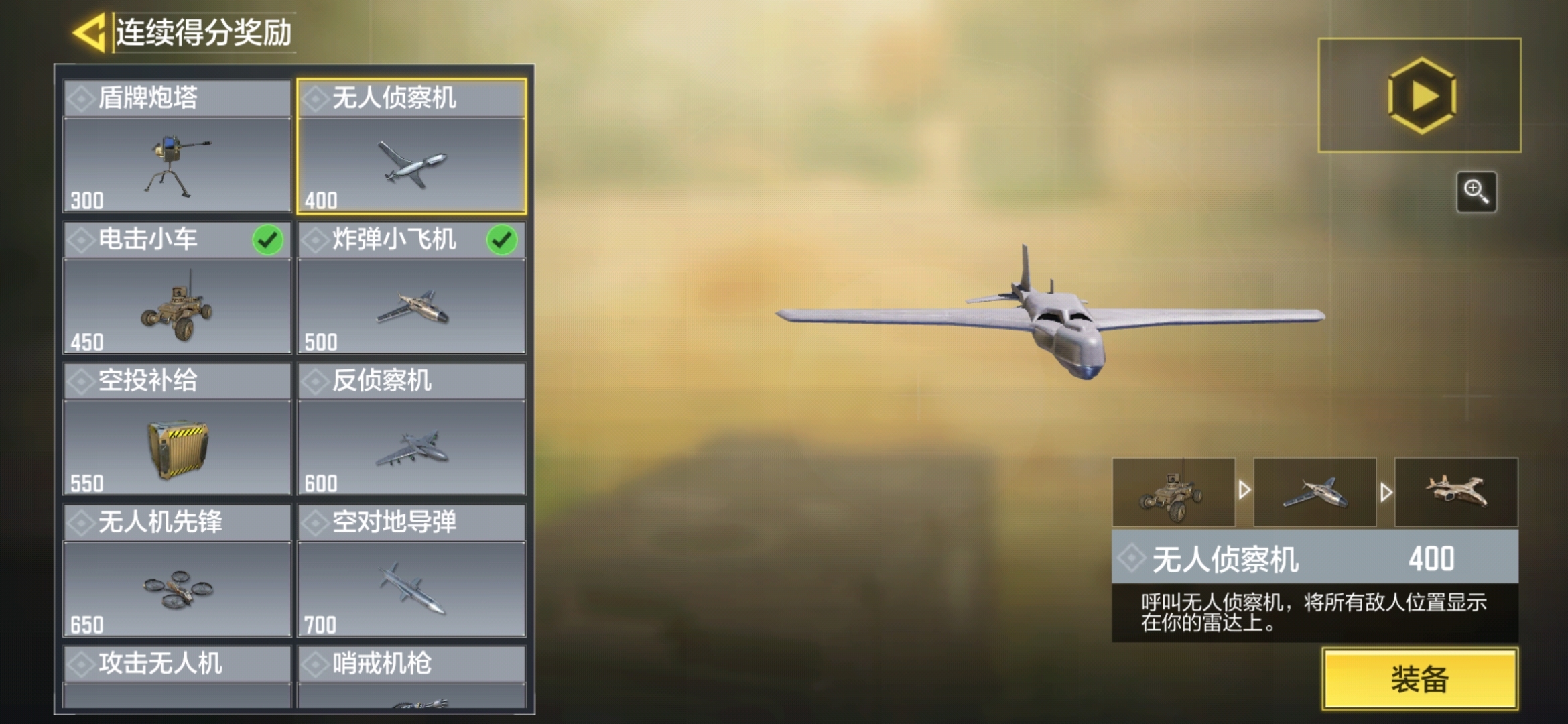Select the 电击小车 scorestreak tile
1568x724 pixels.
coord(177,288)
